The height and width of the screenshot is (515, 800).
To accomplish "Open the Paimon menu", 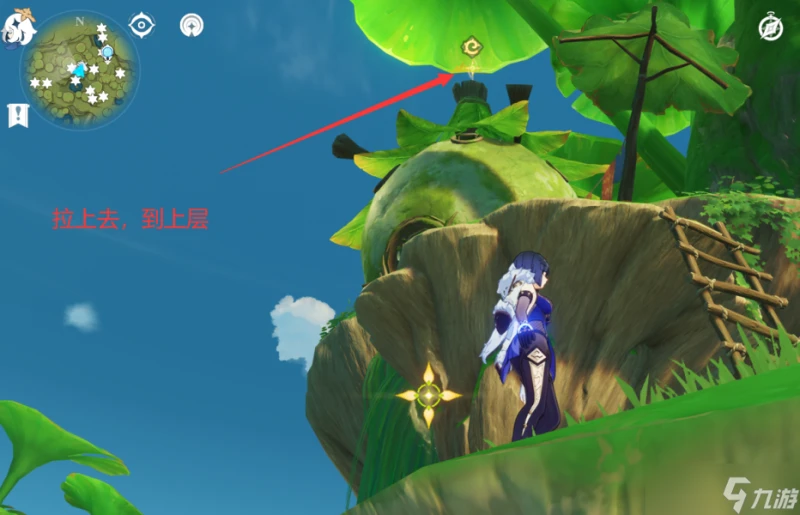I will [x=18, y=28].
